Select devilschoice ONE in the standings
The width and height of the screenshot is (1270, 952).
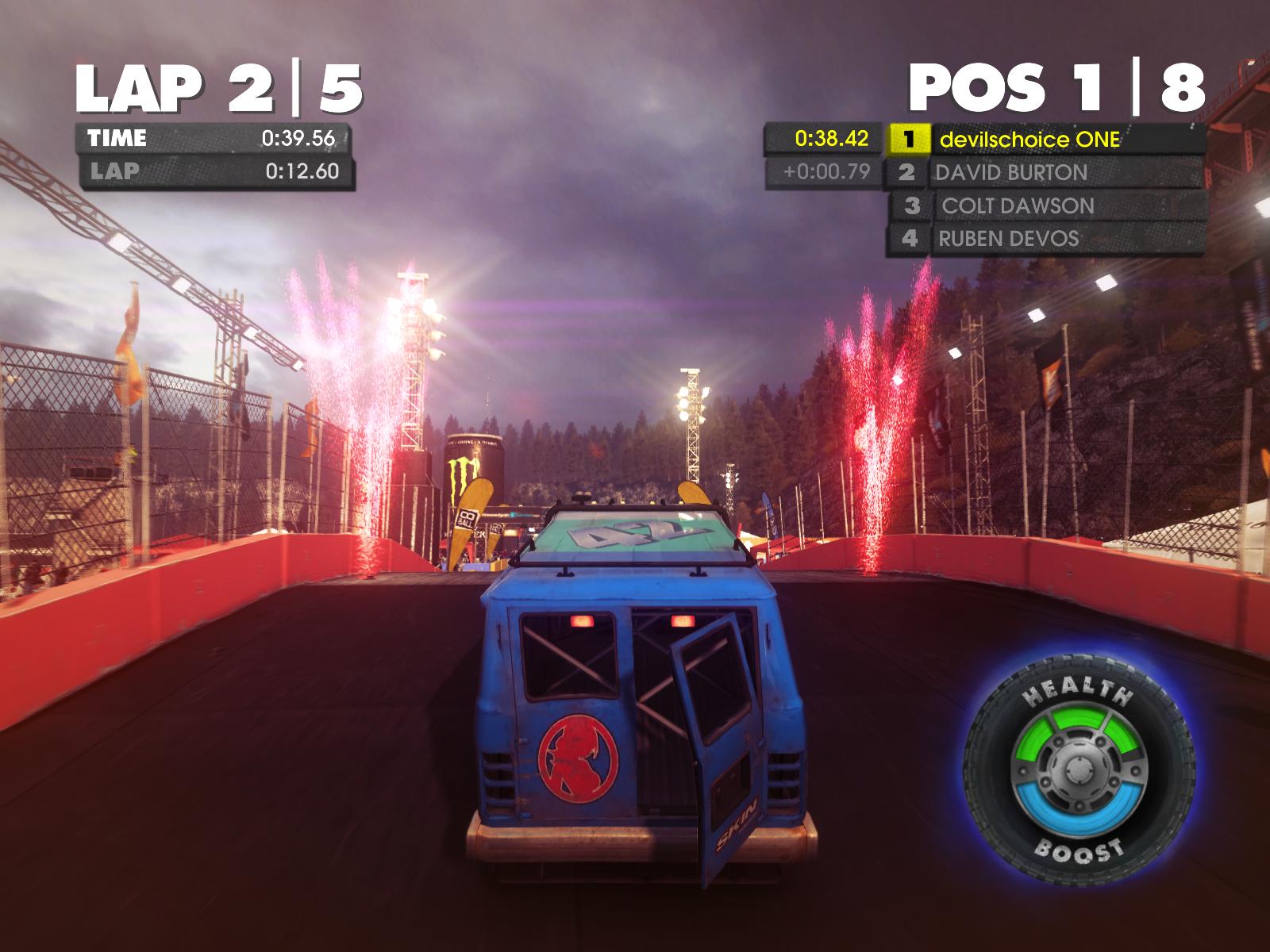(1029, 140)
